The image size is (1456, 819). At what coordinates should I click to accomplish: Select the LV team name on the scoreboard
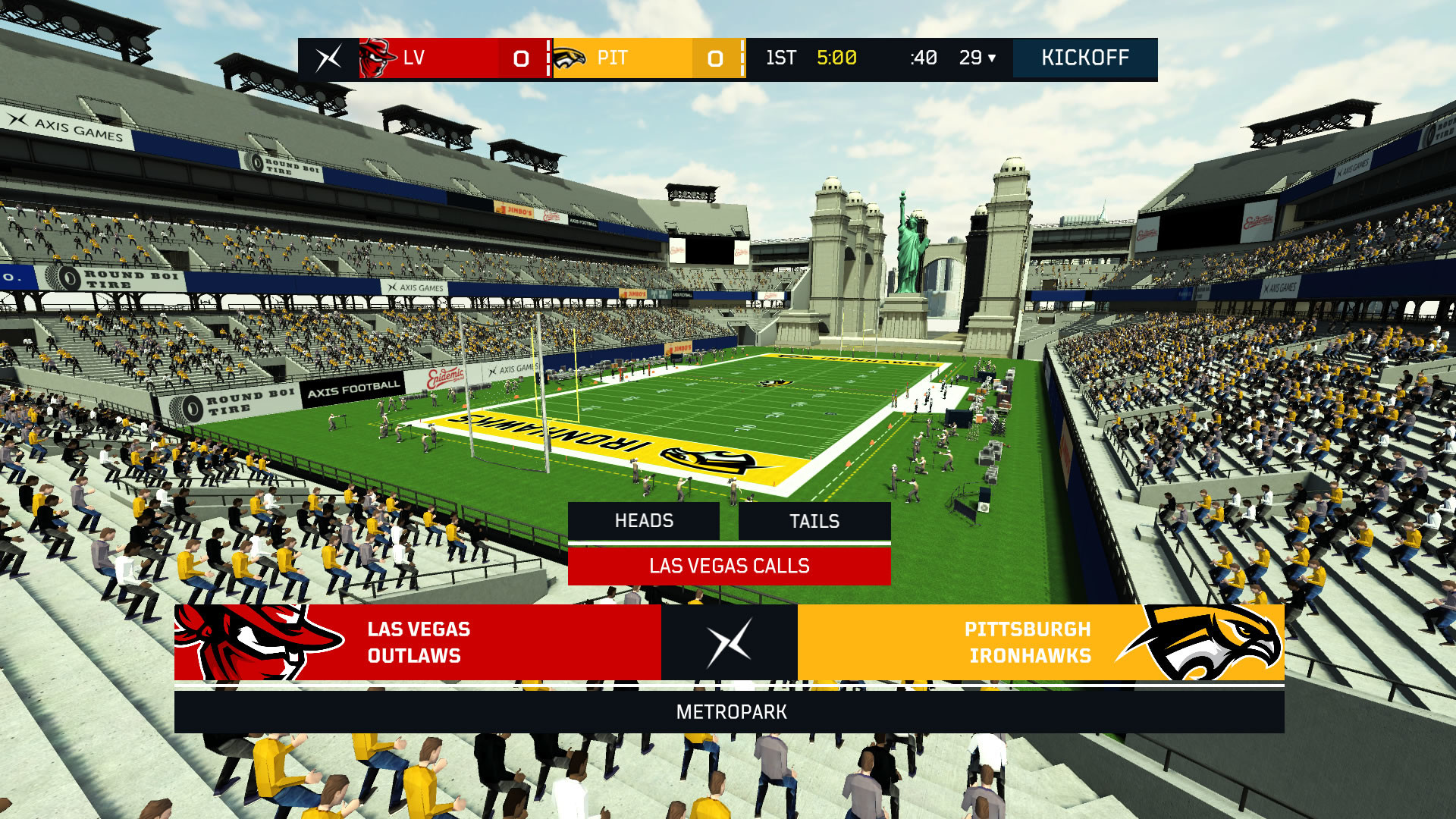pos(414,58)
